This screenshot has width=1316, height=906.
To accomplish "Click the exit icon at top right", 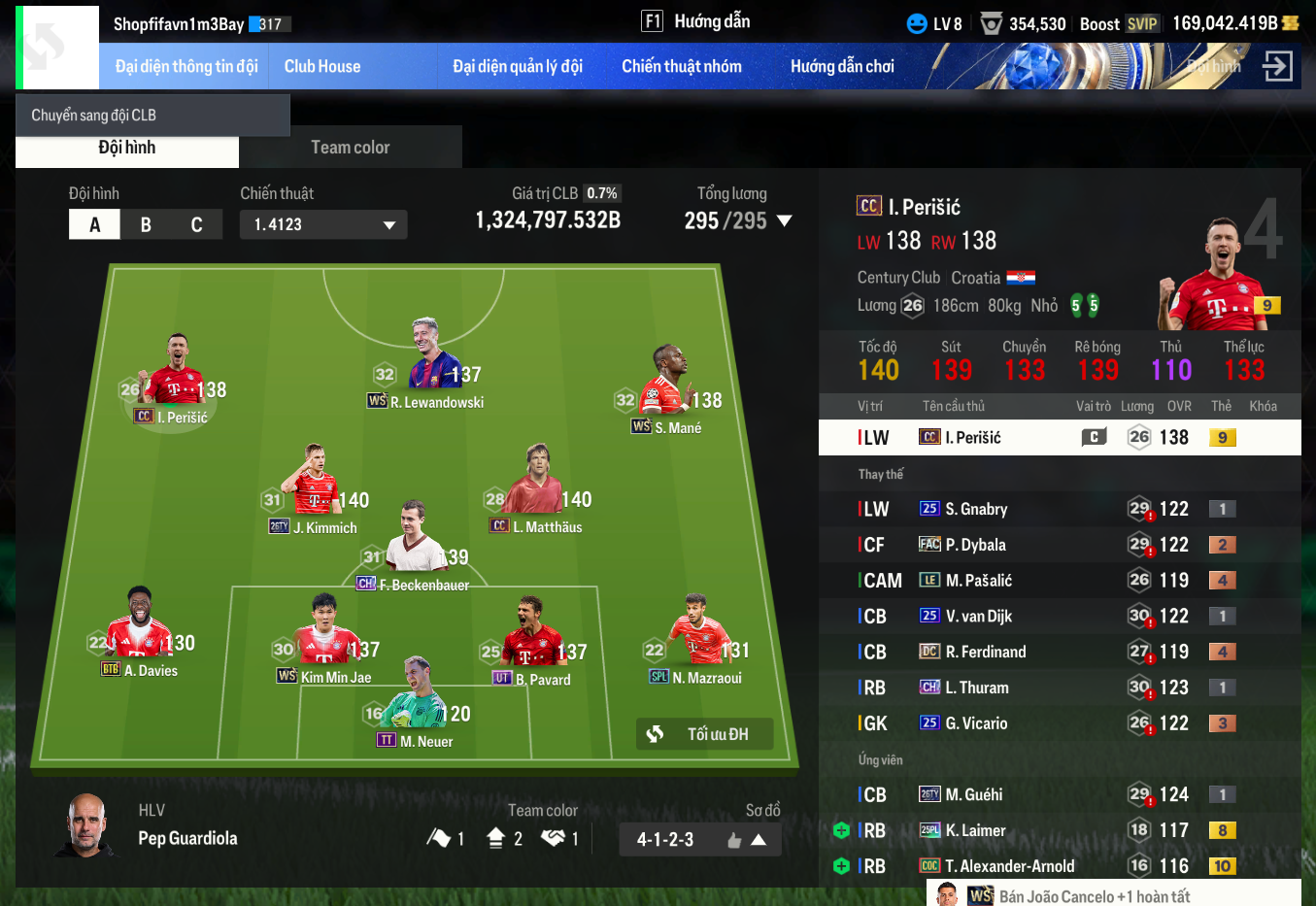I will (1276, 66).
